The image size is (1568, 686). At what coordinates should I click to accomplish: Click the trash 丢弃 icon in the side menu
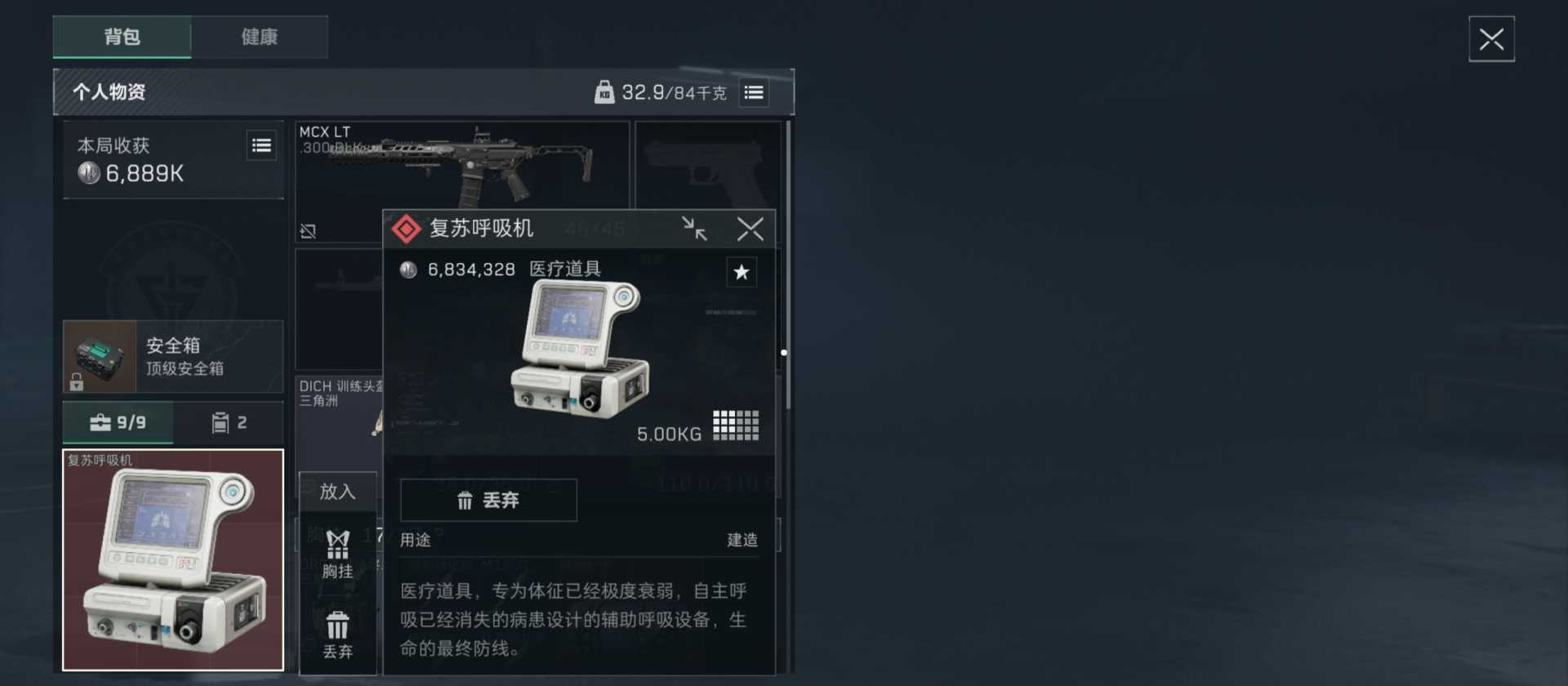(338, 633)
